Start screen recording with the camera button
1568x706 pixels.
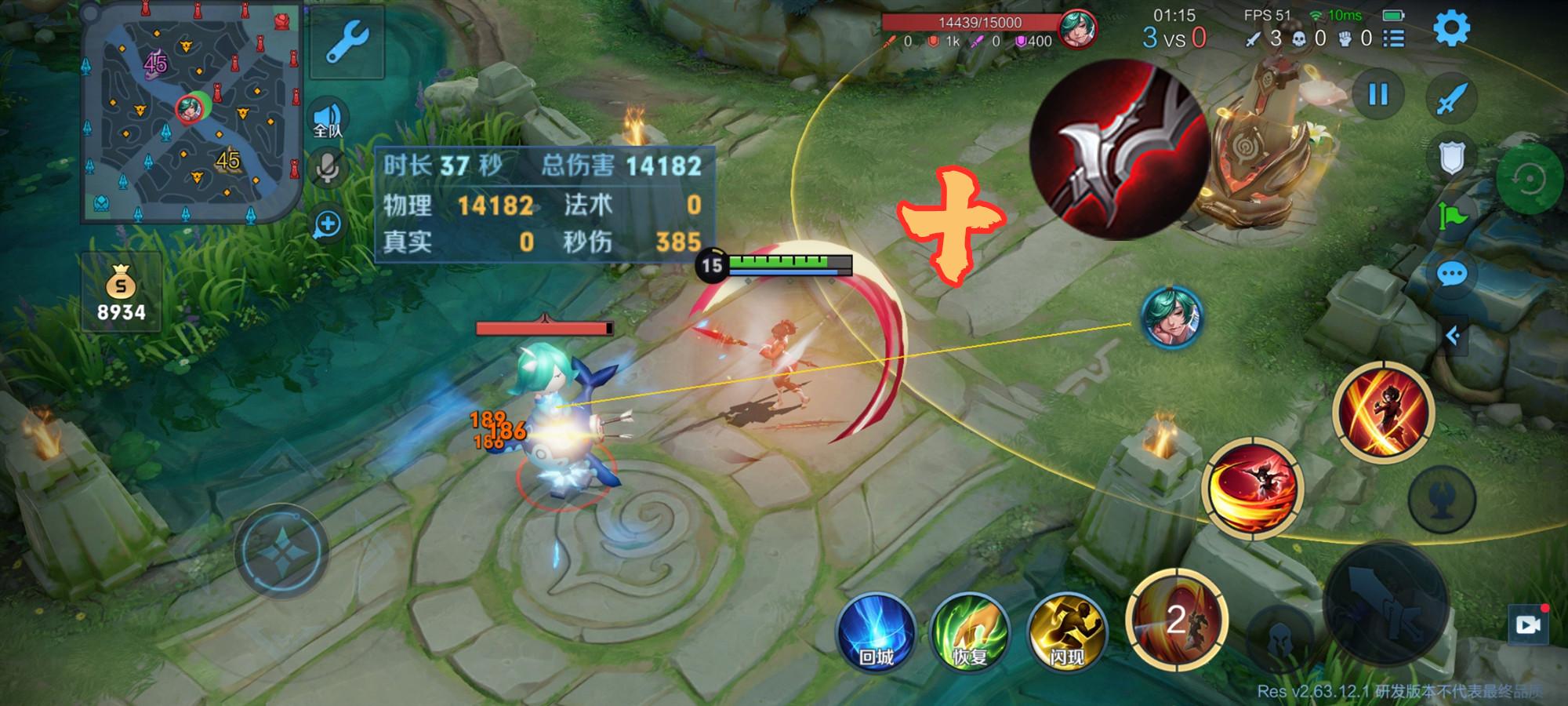coord(1528,624)
